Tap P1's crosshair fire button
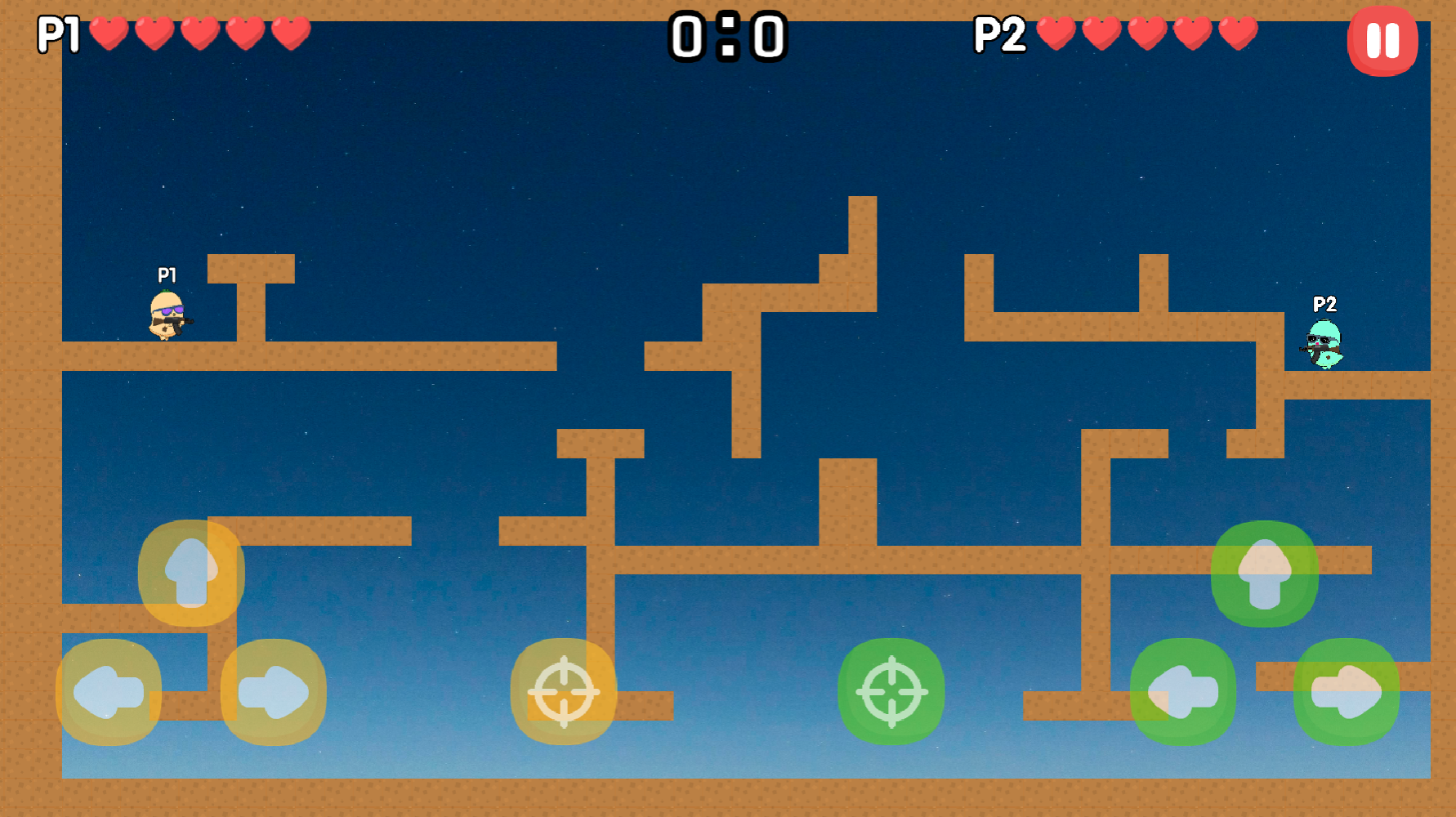 tap(564, 693)
